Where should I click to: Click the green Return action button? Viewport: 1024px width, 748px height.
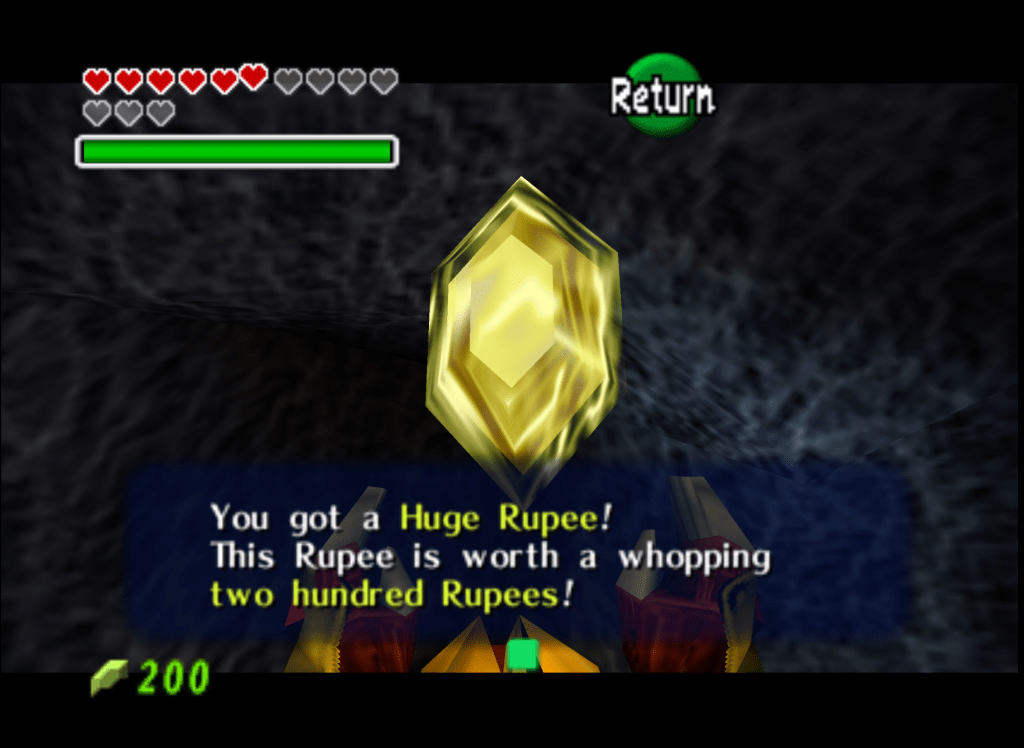coord(662,95)
